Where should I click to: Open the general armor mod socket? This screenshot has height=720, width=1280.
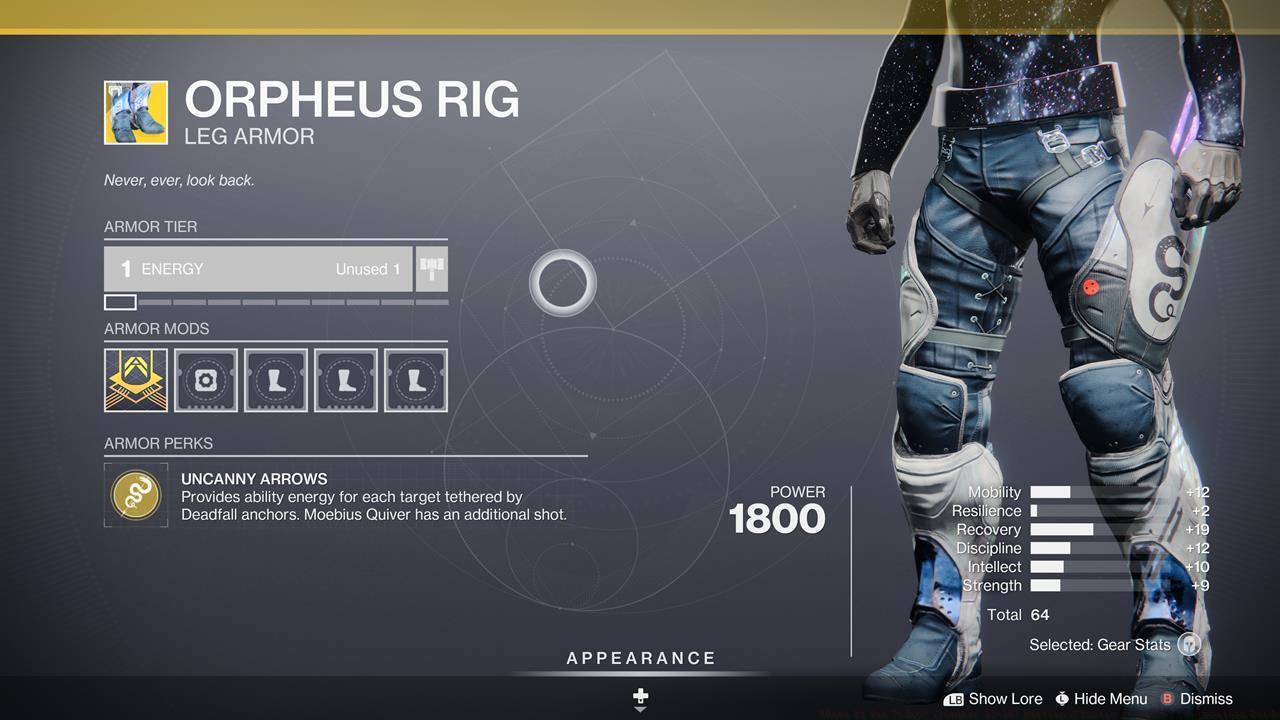pos(205,379)
